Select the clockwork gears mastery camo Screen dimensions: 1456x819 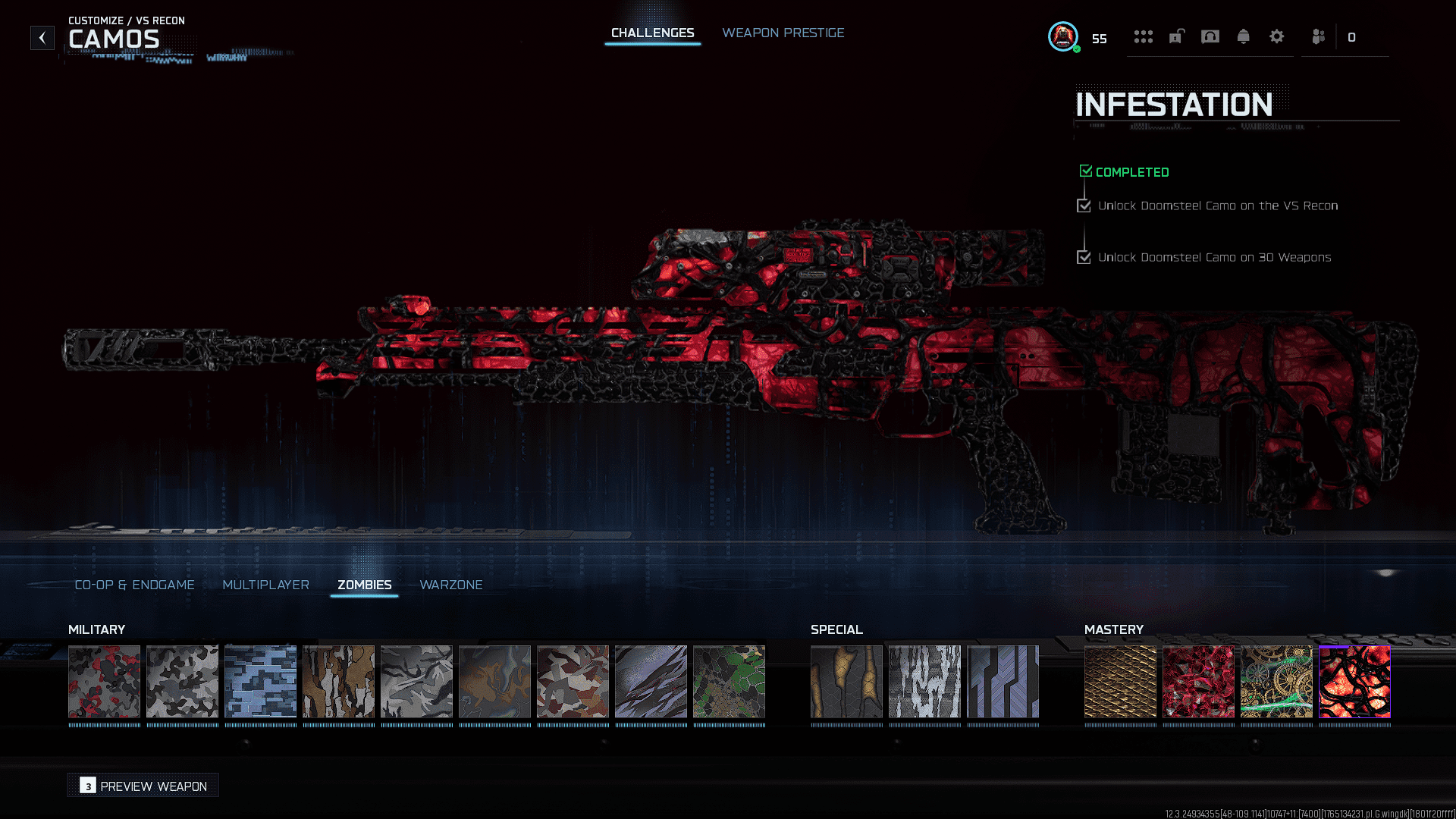(1276, 681)
